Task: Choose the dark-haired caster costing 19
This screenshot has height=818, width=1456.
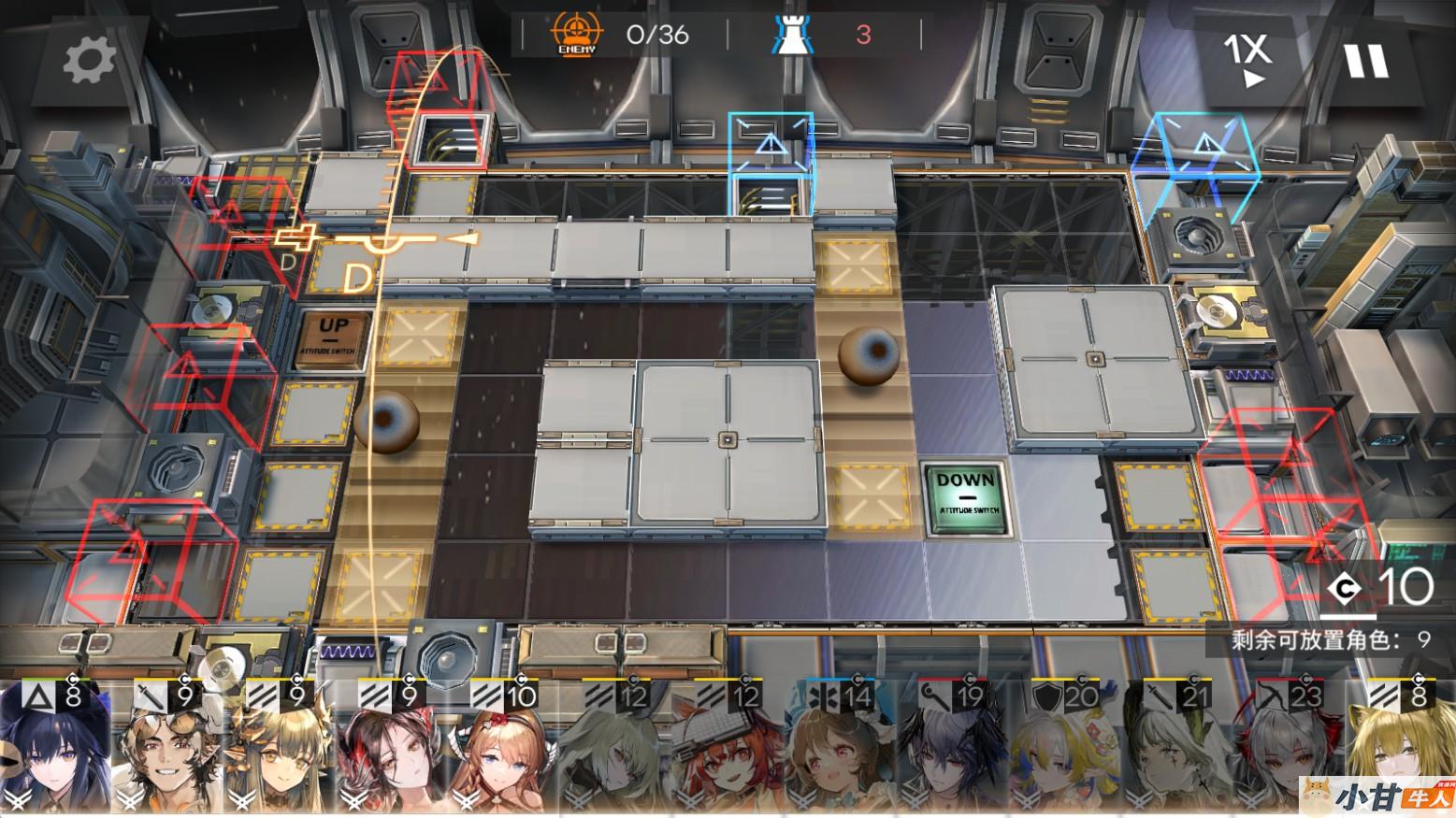Action: click(952, 753)
